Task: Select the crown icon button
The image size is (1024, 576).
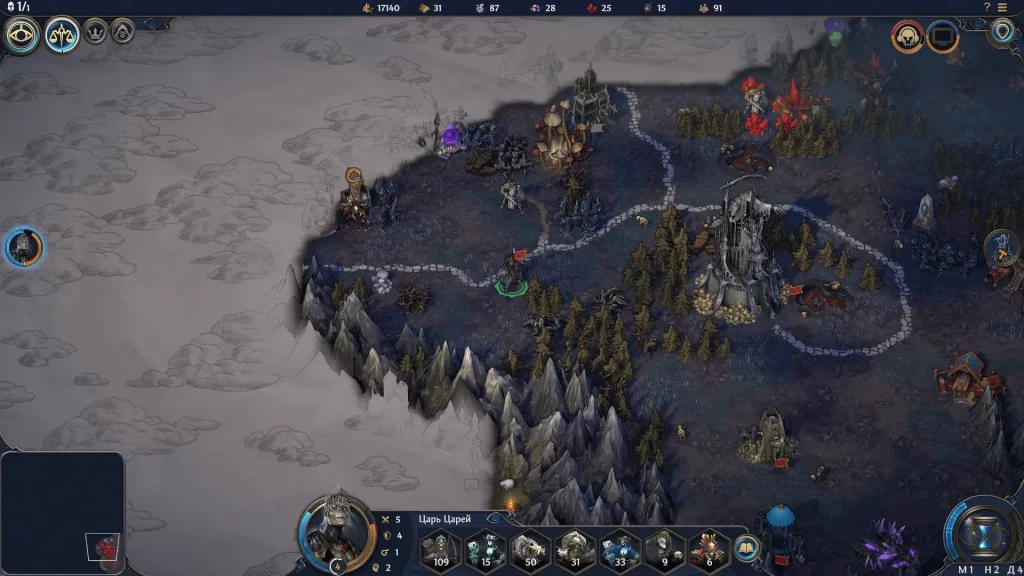Action: [96, 31]
